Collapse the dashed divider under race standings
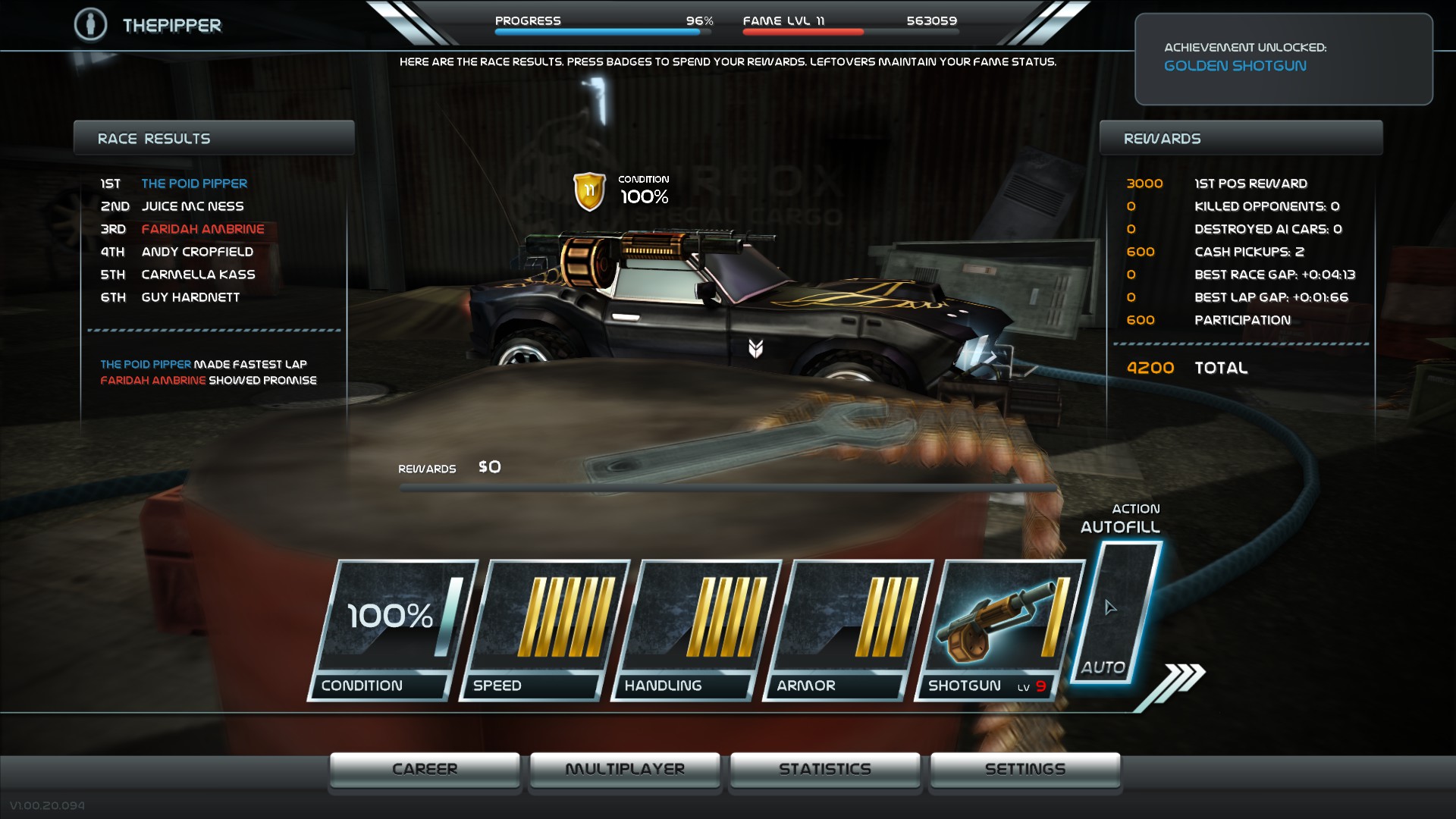1456x819 pixels. tap(215, 330)
